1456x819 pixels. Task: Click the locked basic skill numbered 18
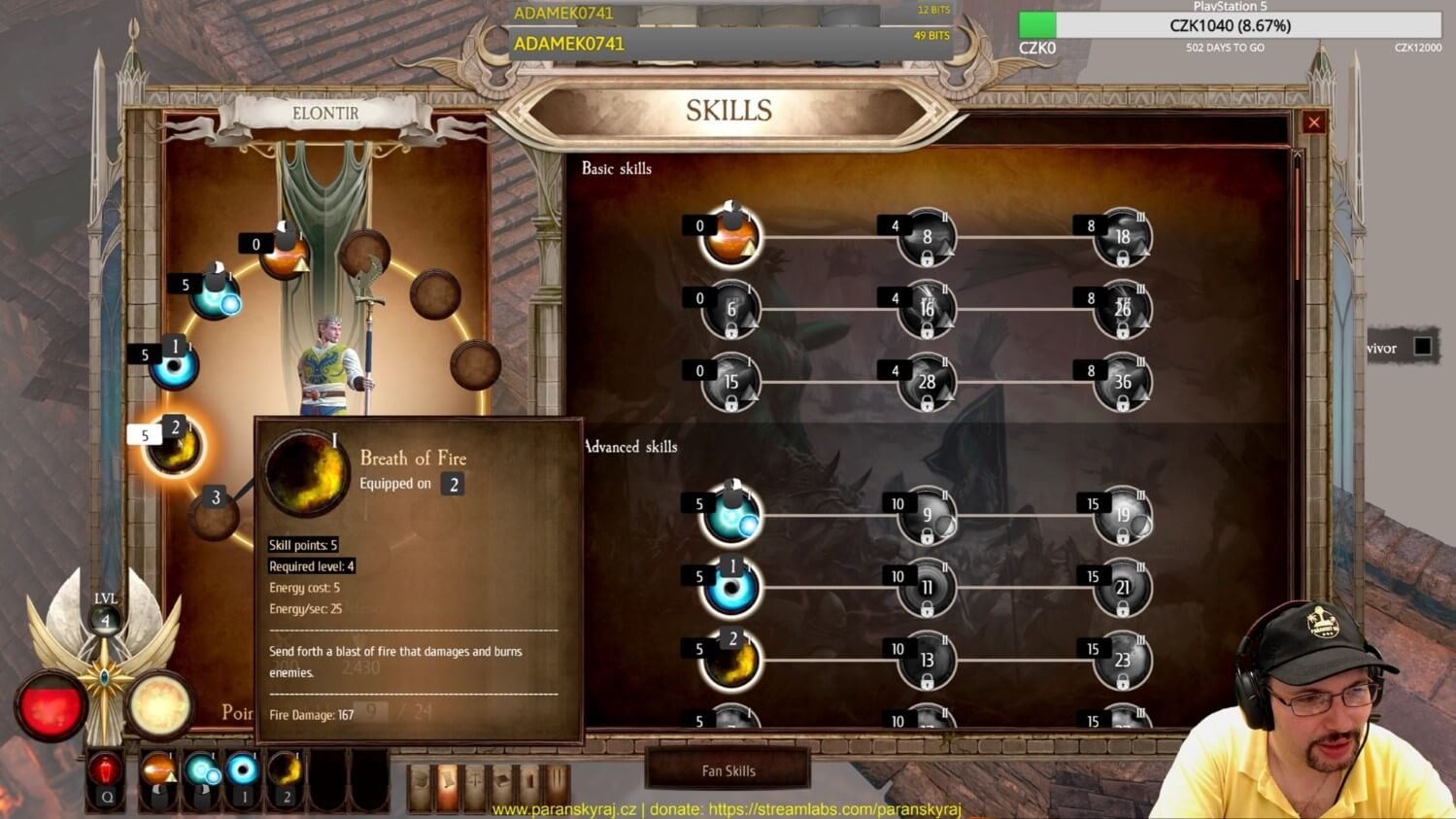click(x=1122, y=238)
